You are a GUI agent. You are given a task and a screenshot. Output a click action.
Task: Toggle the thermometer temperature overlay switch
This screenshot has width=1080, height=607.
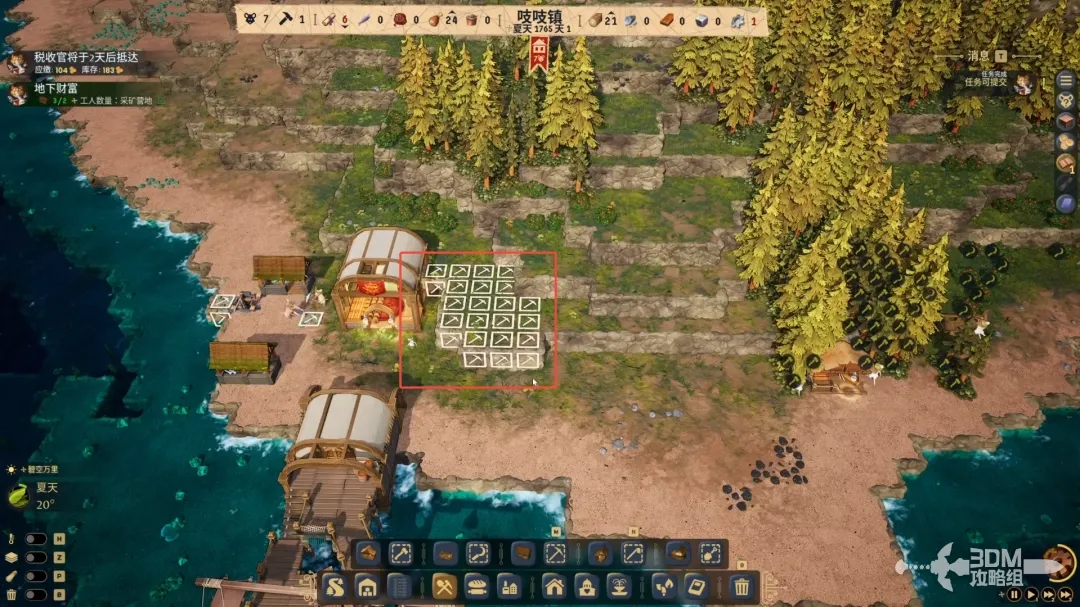tap(35, 538)
